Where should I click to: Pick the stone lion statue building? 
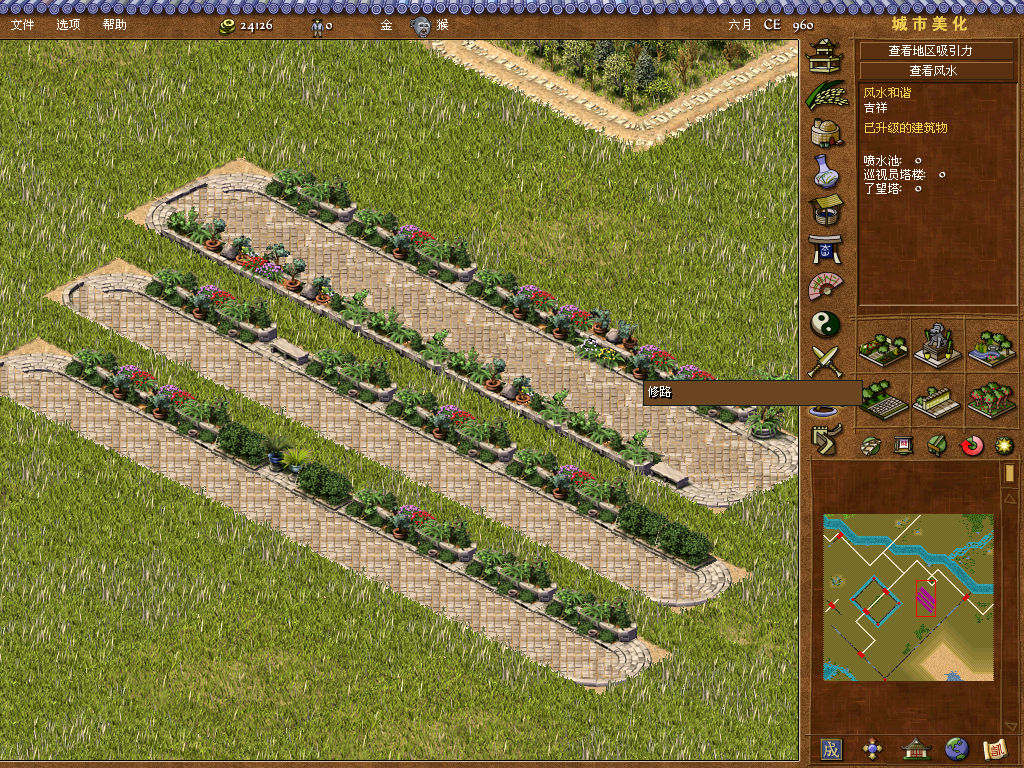(x=937, y=344)
